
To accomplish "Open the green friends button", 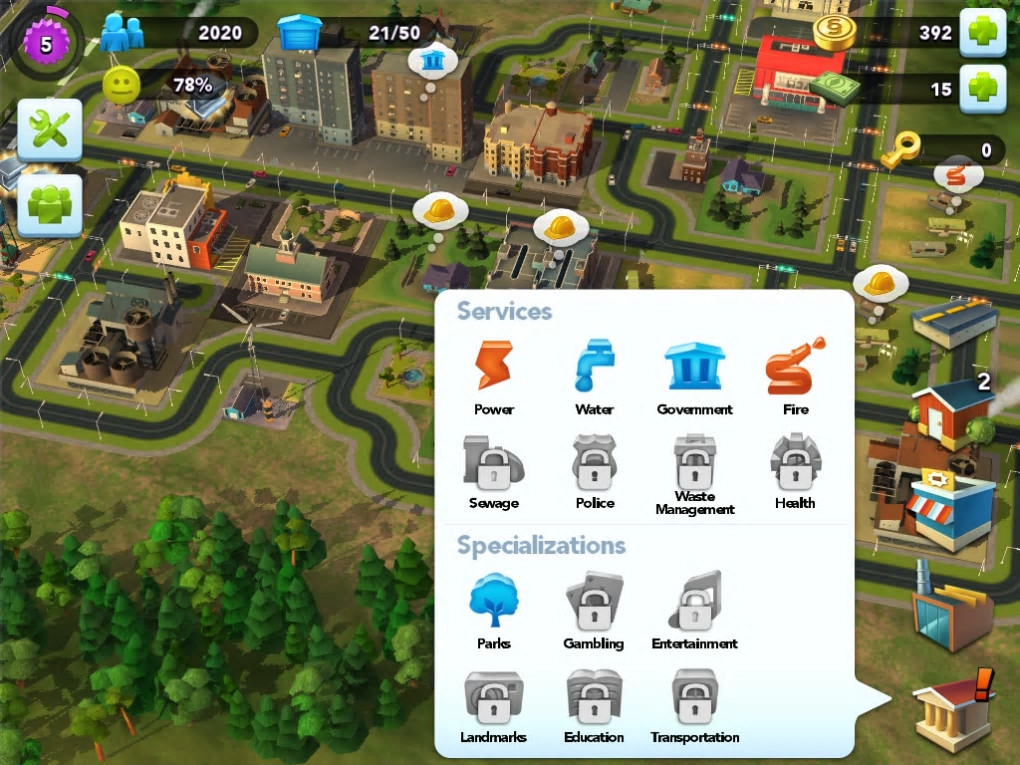I will (49, 205).
